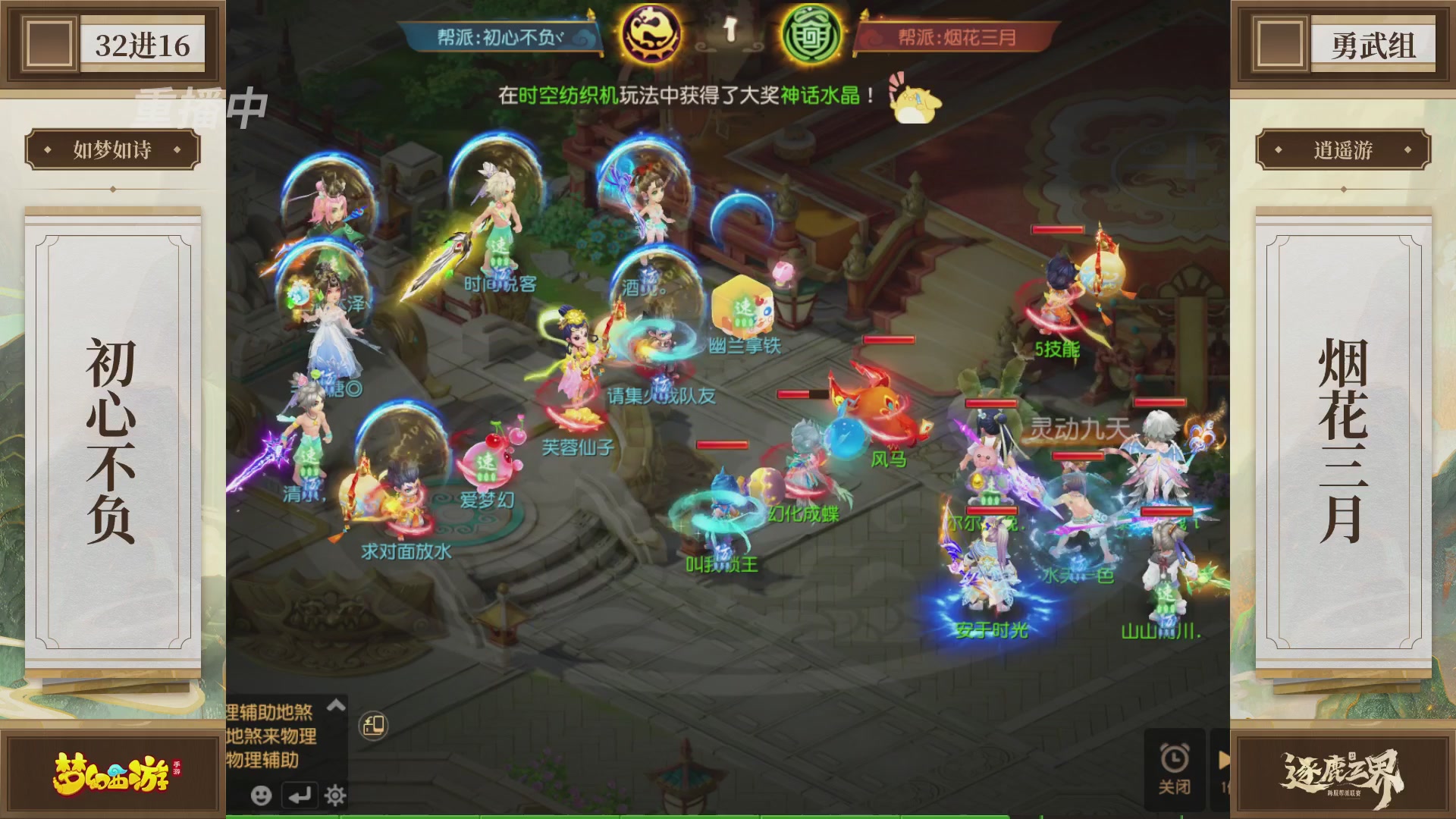The height and width of the screenshot is (819, 1456).
Task: Click the 逍遥游 server name plaque
Action: click(1342, 149)
